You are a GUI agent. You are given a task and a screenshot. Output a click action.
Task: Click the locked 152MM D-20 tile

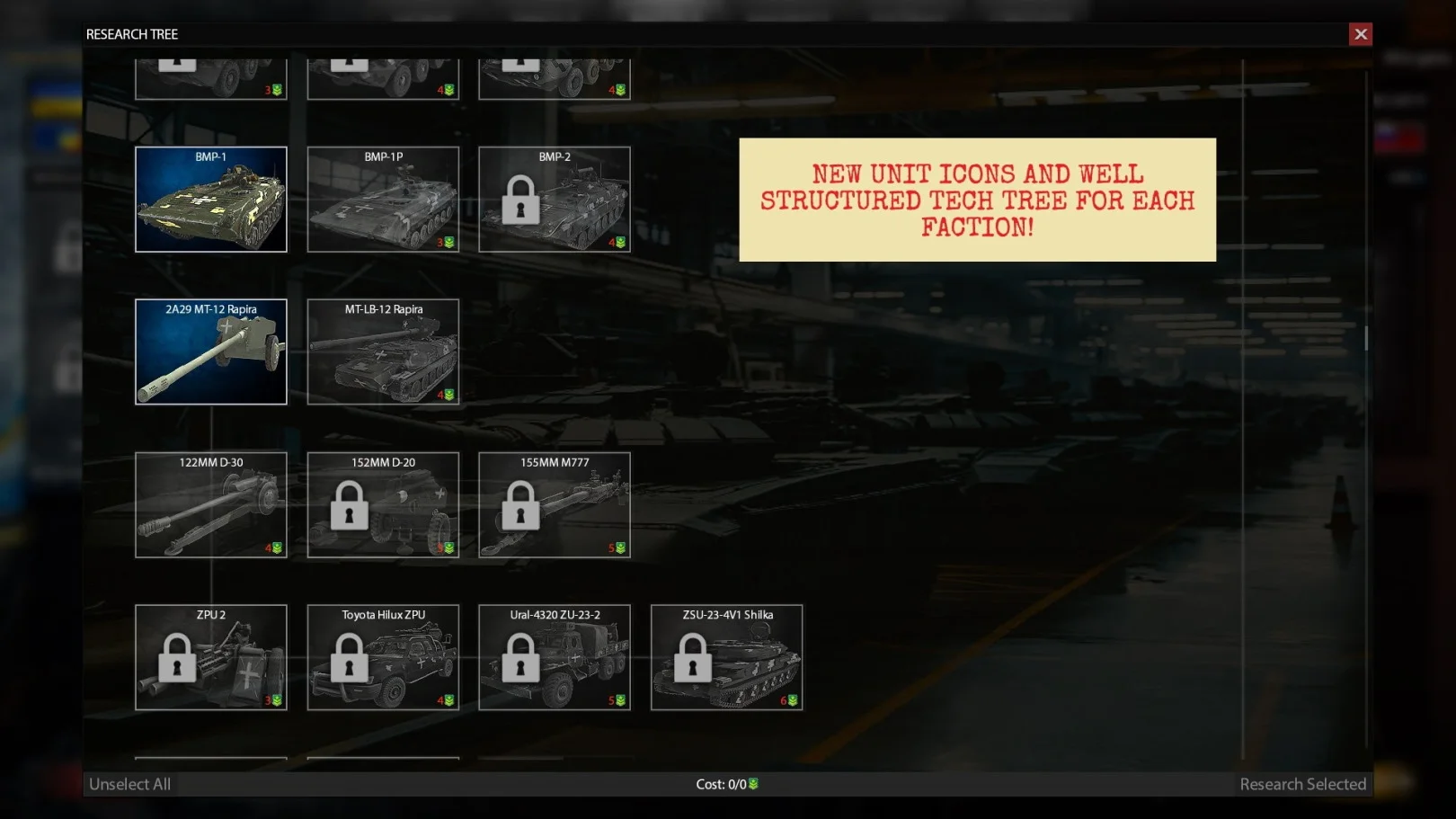pos(383,504)
